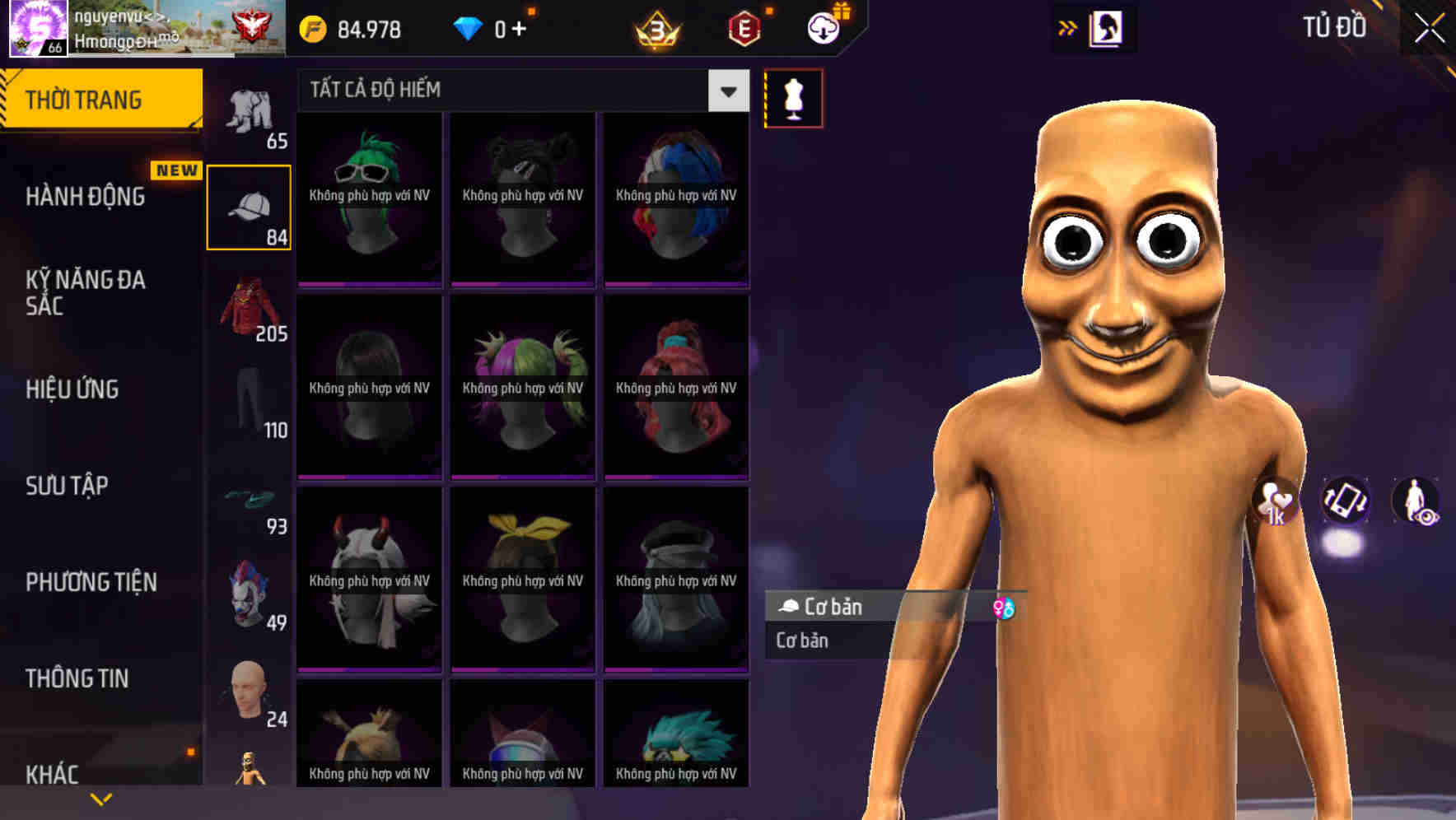Select the green mohawk hair with sunglasses thumbnail

[x=369, y=200]
